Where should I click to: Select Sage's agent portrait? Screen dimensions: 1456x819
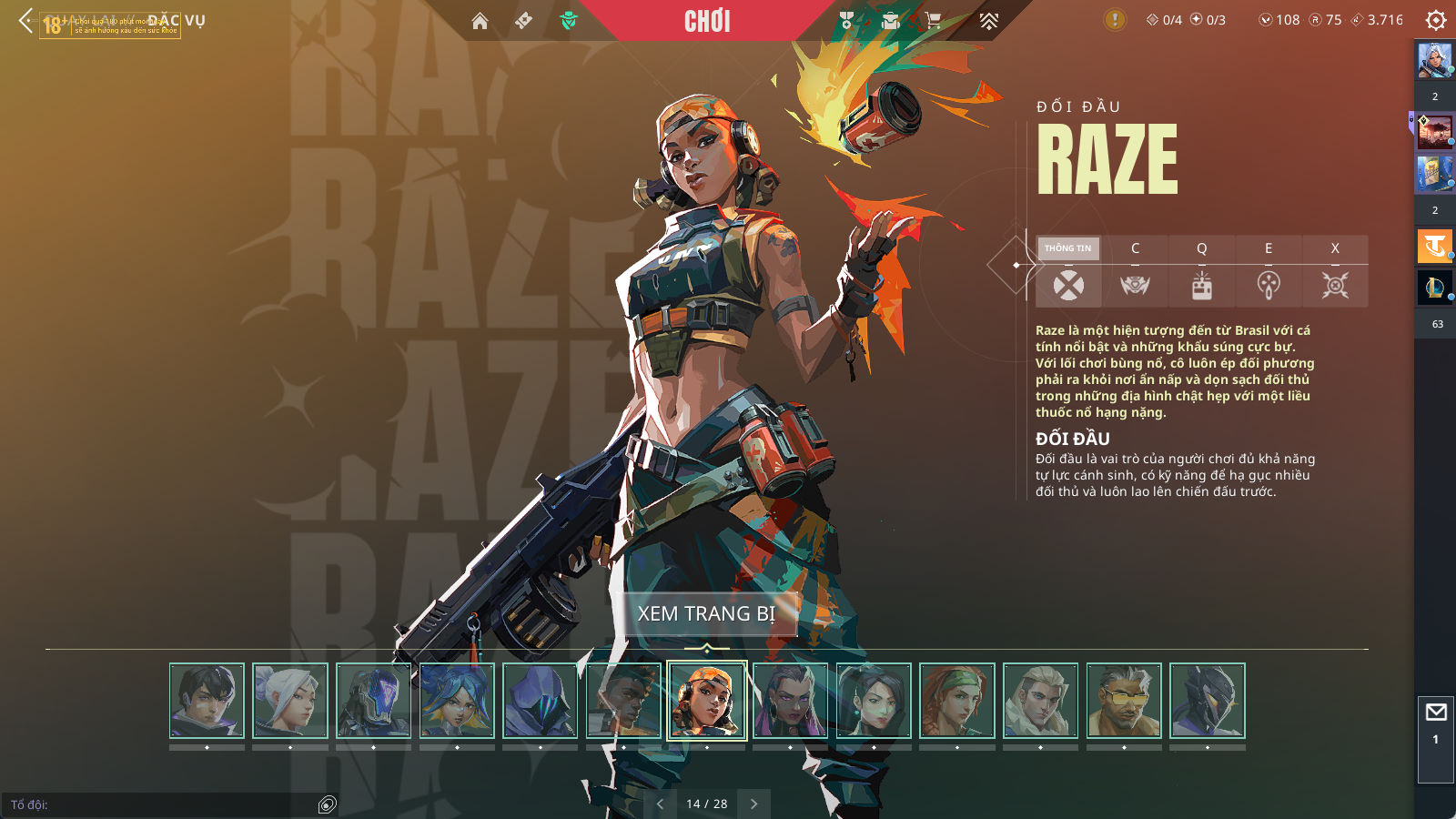[x=874, y=700]
